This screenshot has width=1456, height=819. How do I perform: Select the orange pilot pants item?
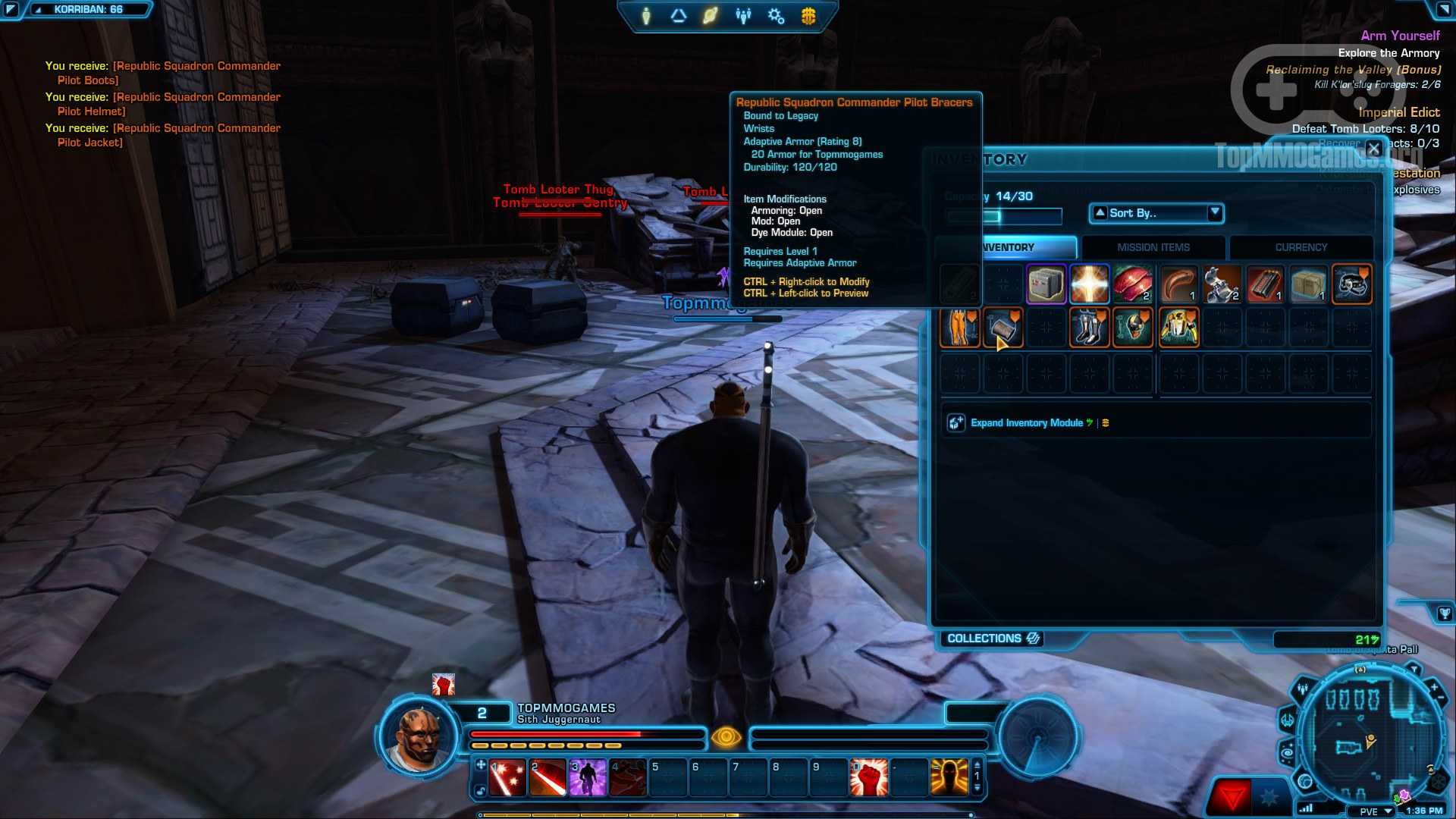pos(959,328)
